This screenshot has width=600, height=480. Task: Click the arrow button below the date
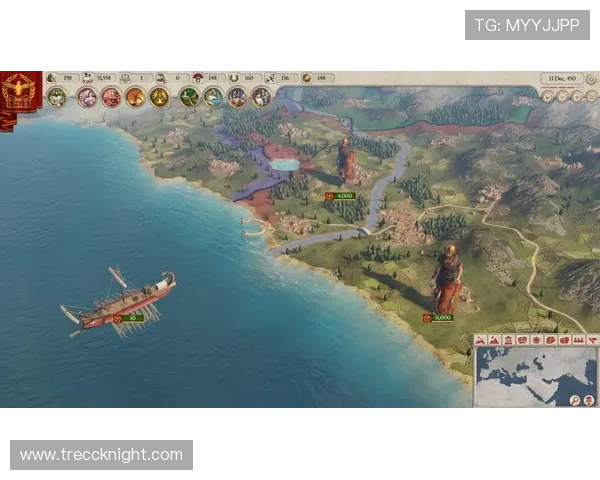click(x=548, y=97)
